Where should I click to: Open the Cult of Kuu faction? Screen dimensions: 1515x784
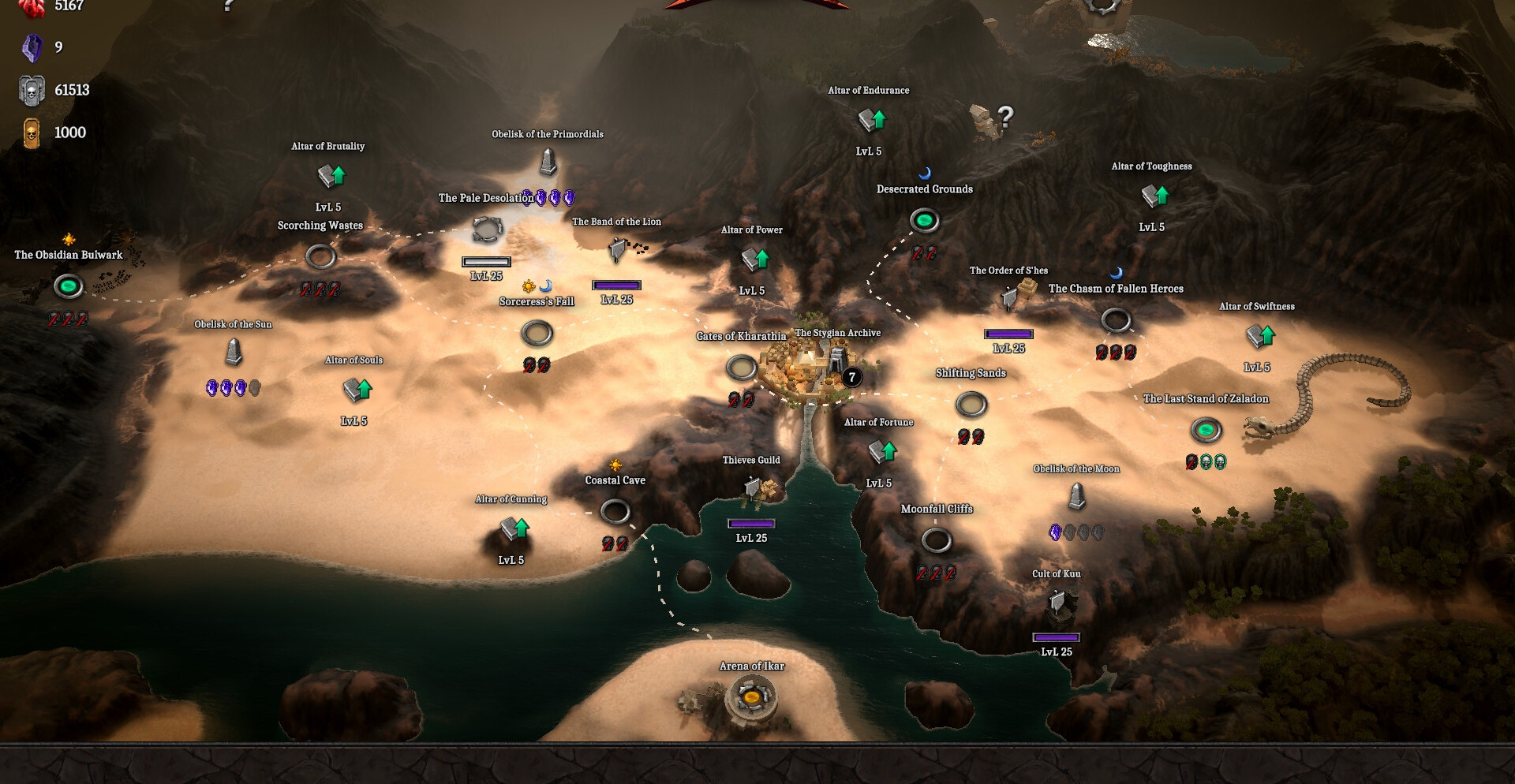(1057, 603)
